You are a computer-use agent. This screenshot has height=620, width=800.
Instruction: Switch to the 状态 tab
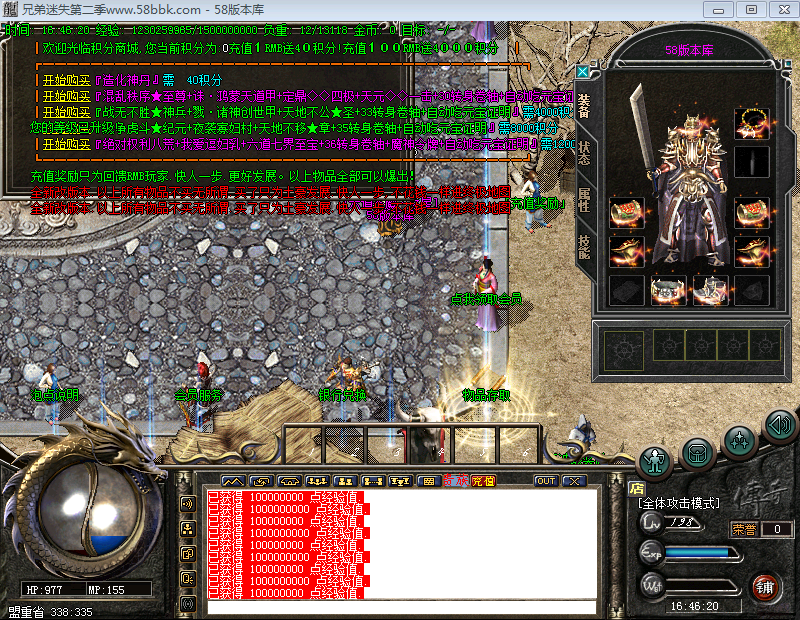(584, 154)
